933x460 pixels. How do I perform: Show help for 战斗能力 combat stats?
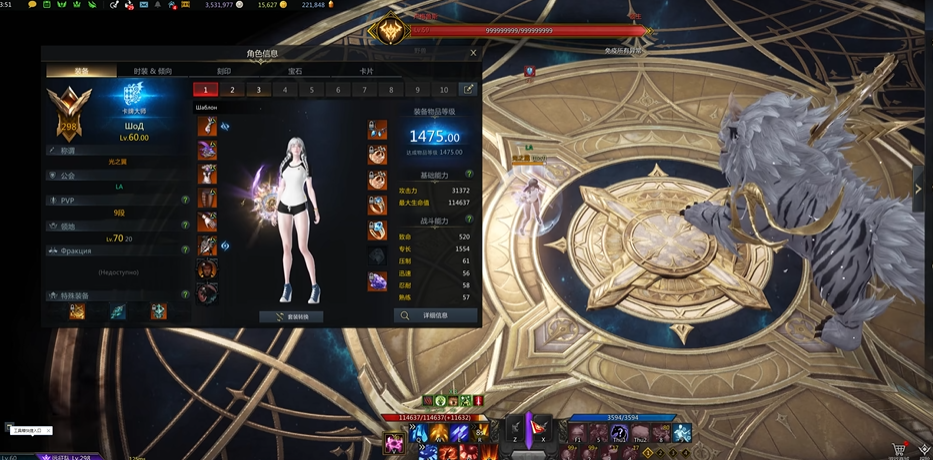(x=469, y=219)
